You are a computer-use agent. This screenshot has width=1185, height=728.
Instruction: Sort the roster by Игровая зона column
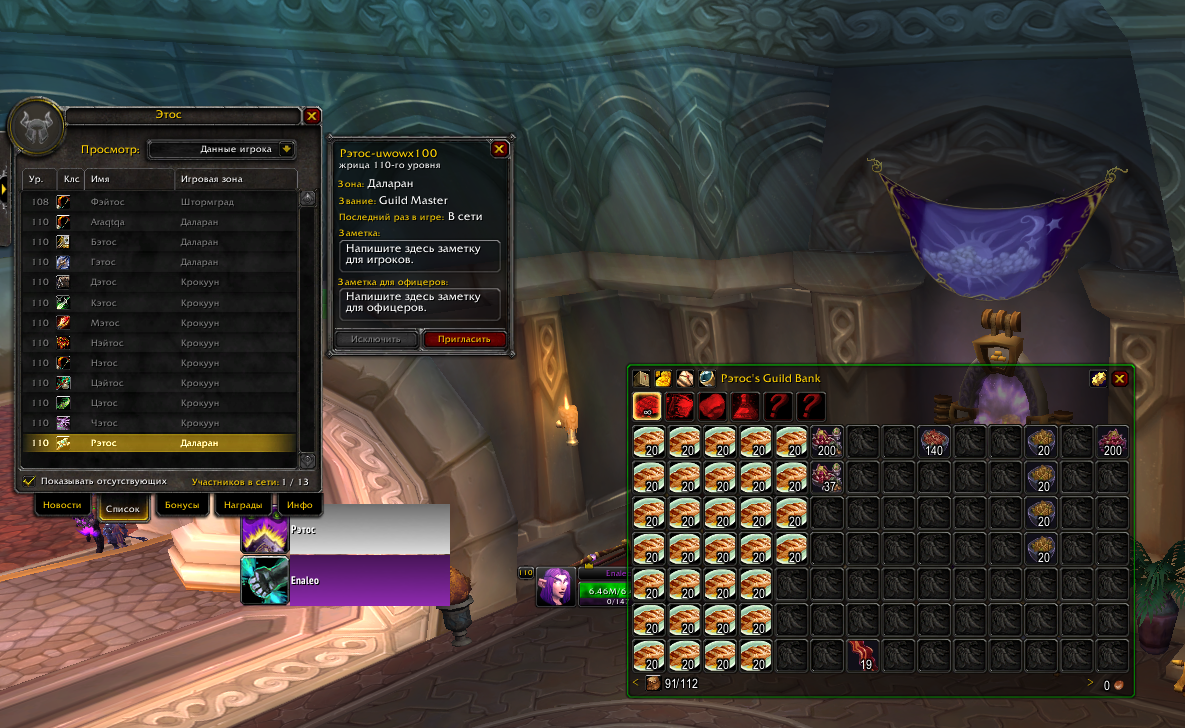coord(236,179)
